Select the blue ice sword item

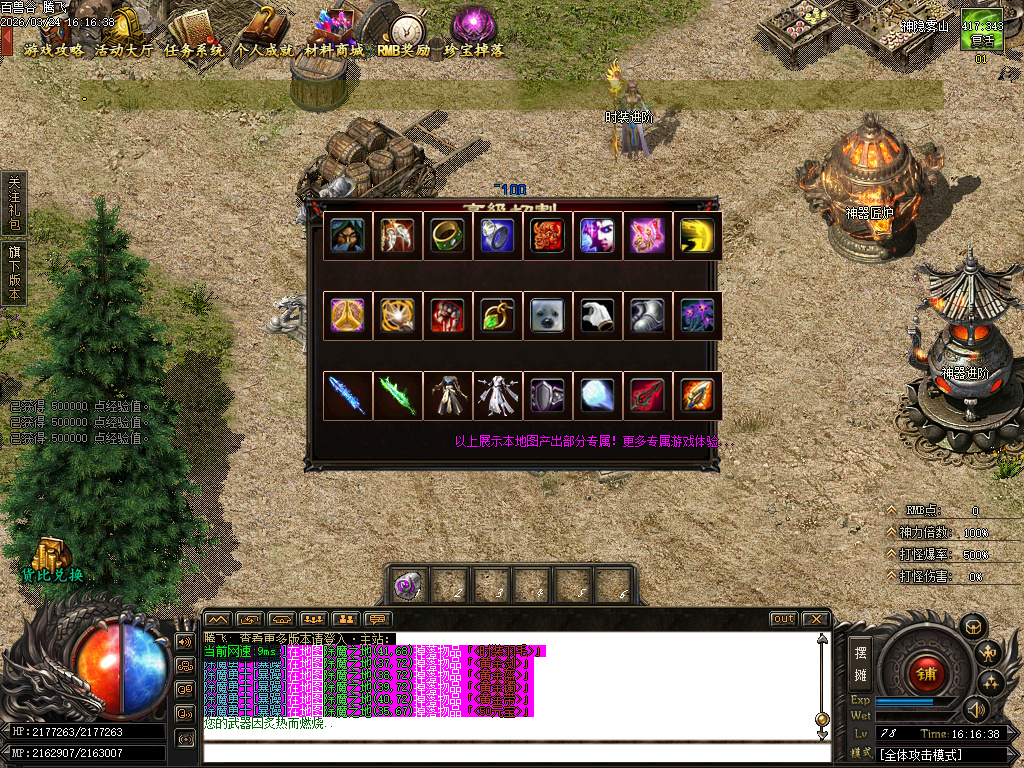[x=348, y=396]
